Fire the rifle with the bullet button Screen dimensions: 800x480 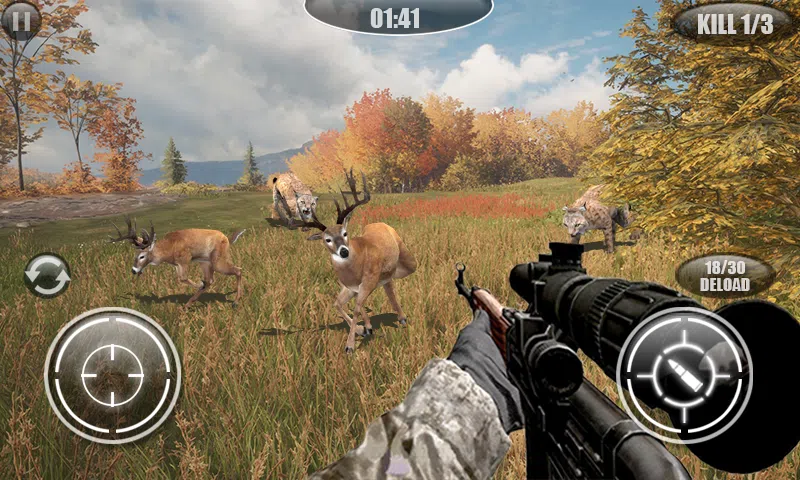click(685, 375)
